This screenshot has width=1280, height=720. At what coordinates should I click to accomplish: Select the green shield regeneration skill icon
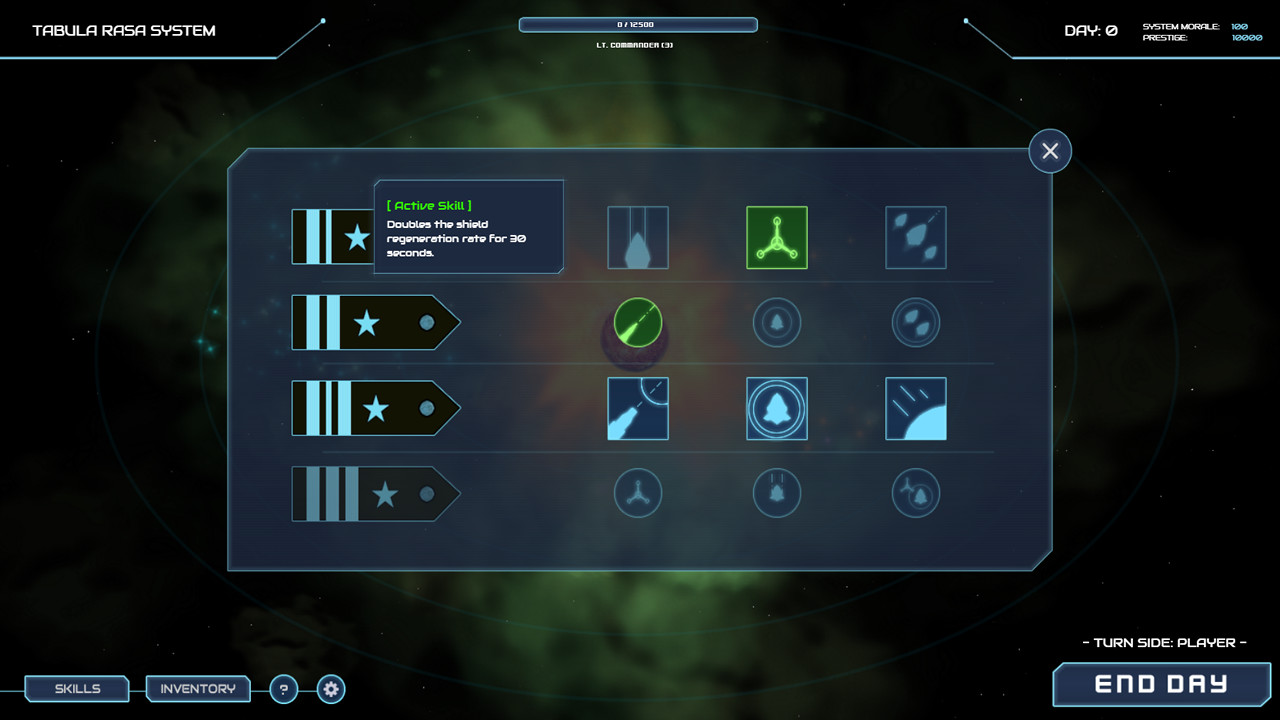coord(777,237)
